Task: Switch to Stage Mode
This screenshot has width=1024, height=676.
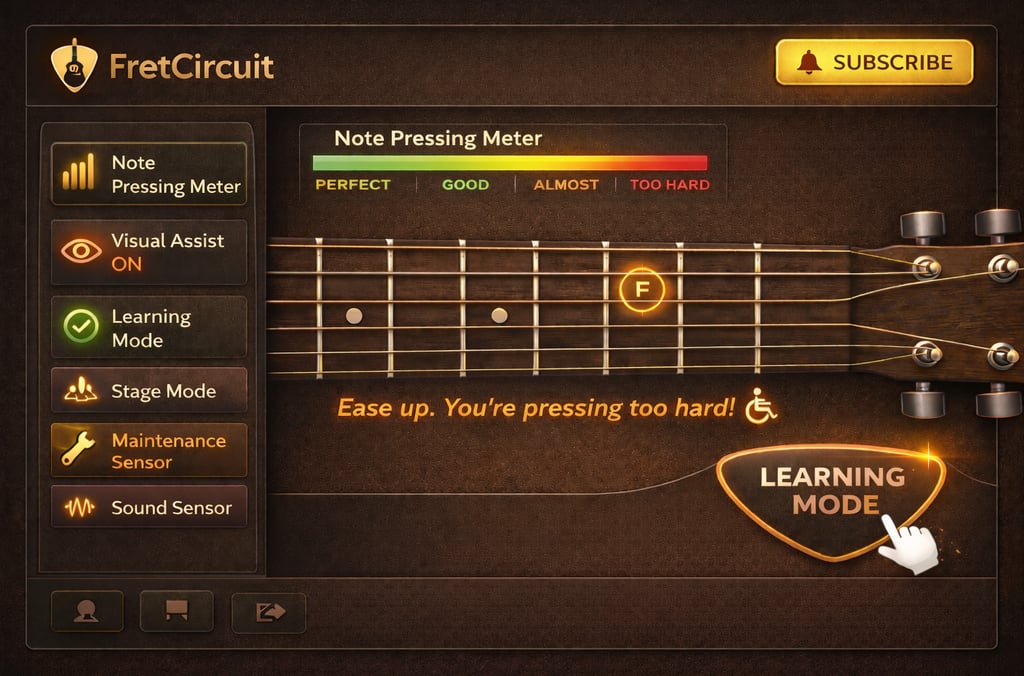Action: 148,391
